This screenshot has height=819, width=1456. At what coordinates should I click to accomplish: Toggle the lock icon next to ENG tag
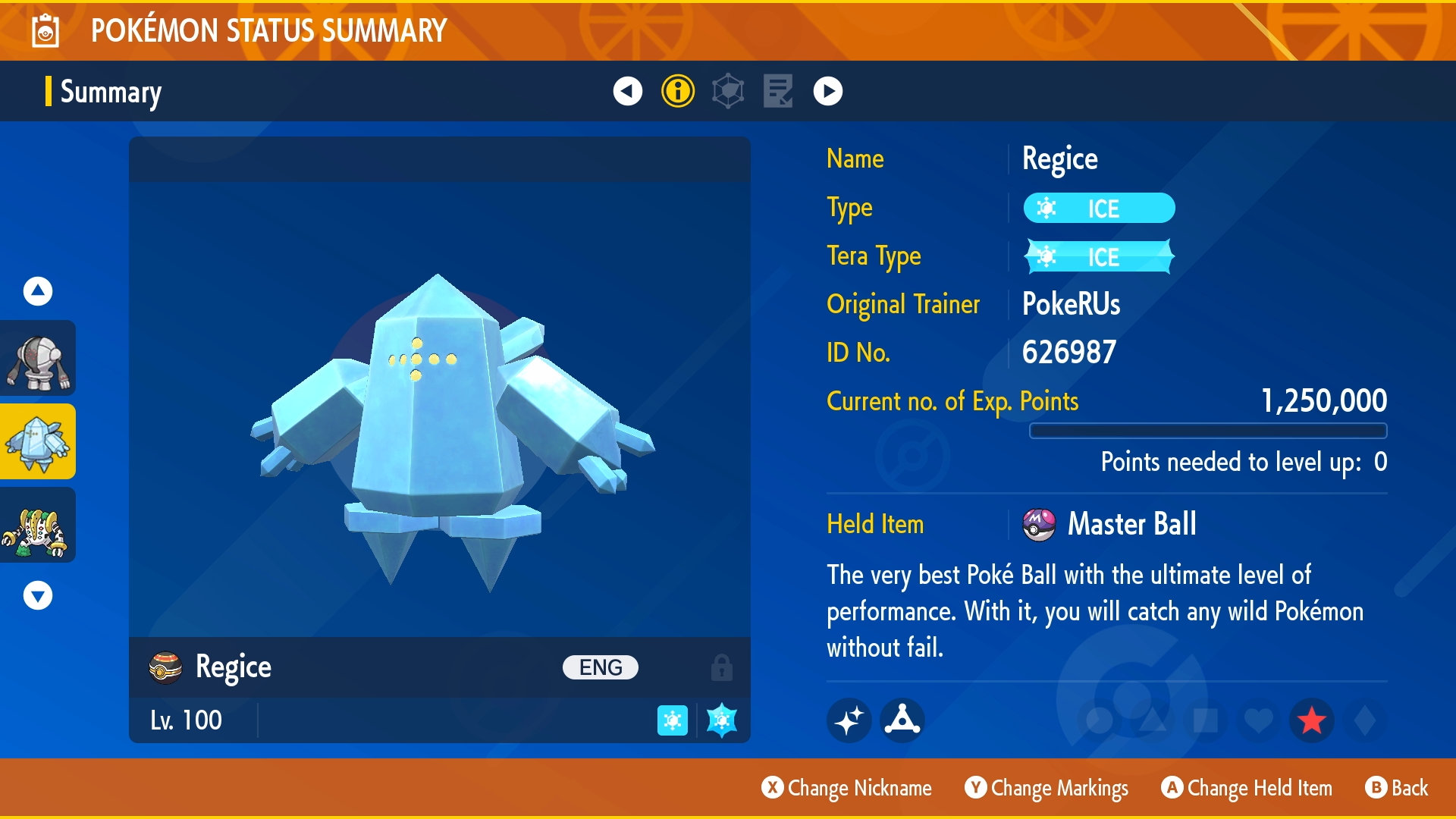(720, 667)
